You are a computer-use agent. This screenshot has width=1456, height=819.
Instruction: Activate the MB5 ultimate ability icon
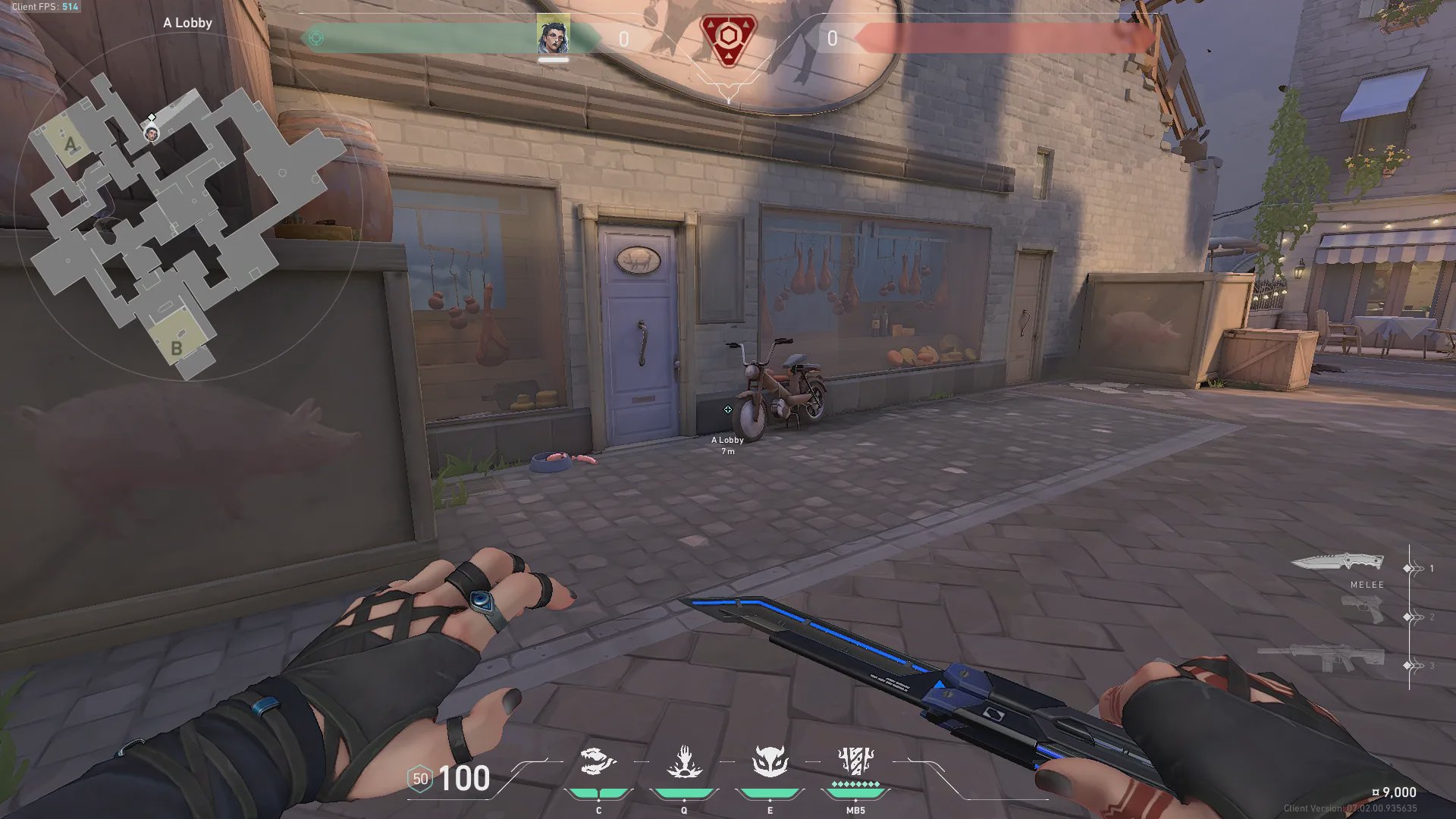coord(855,761)
